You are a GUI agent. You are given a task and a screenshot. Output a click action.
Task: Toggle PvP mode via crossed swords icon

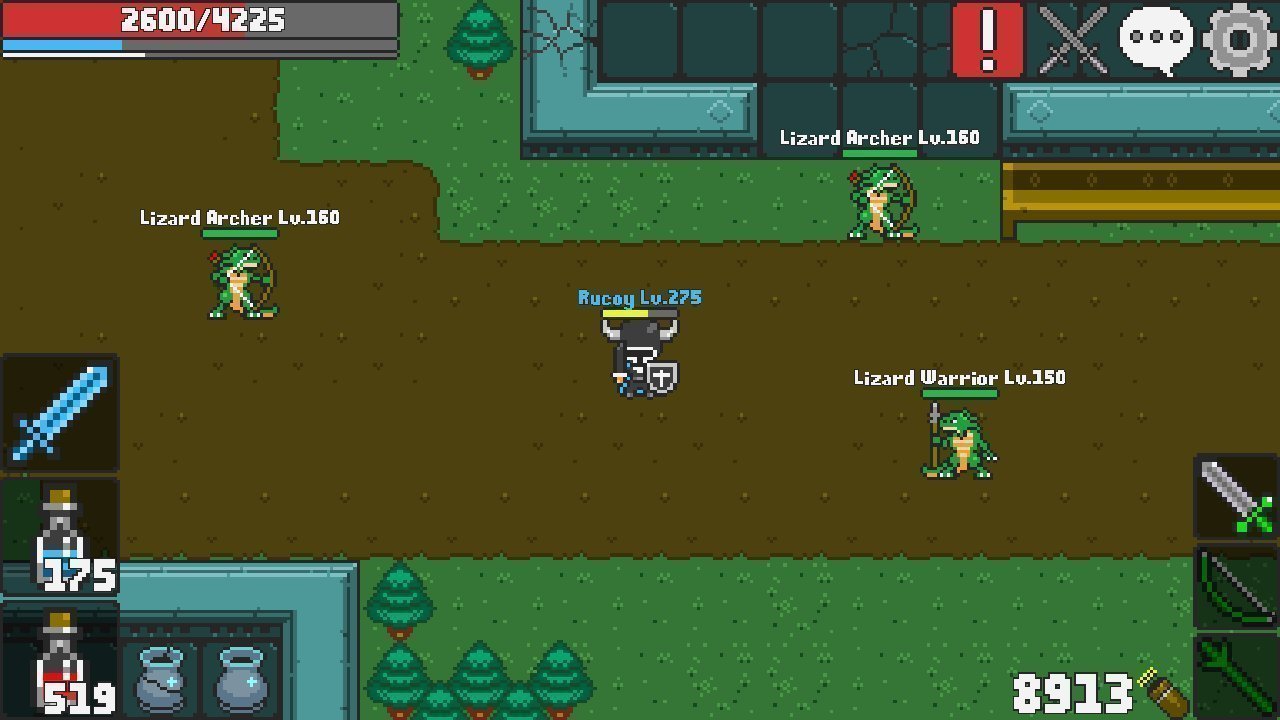coord(1073,40)
